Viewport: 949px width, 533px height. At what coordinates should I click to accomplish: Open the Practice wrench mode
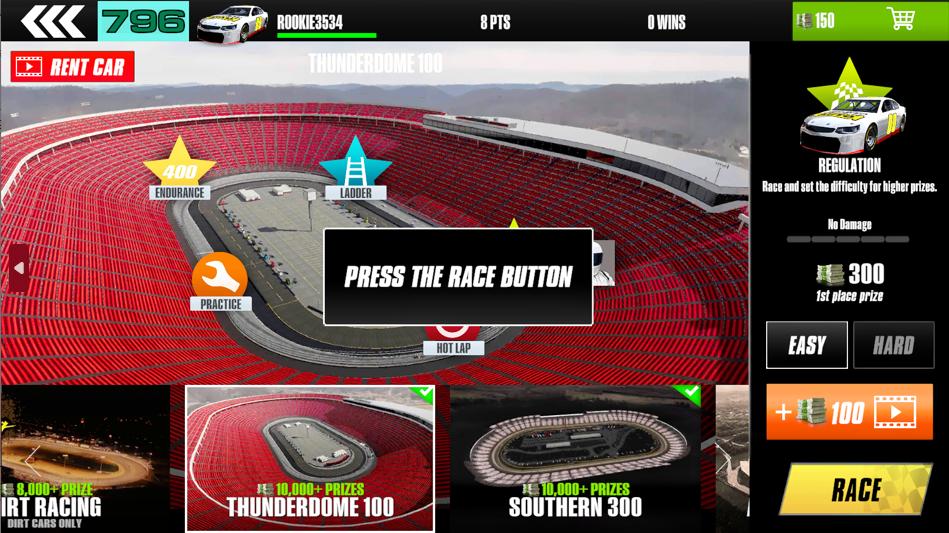(x=220, y=279)
